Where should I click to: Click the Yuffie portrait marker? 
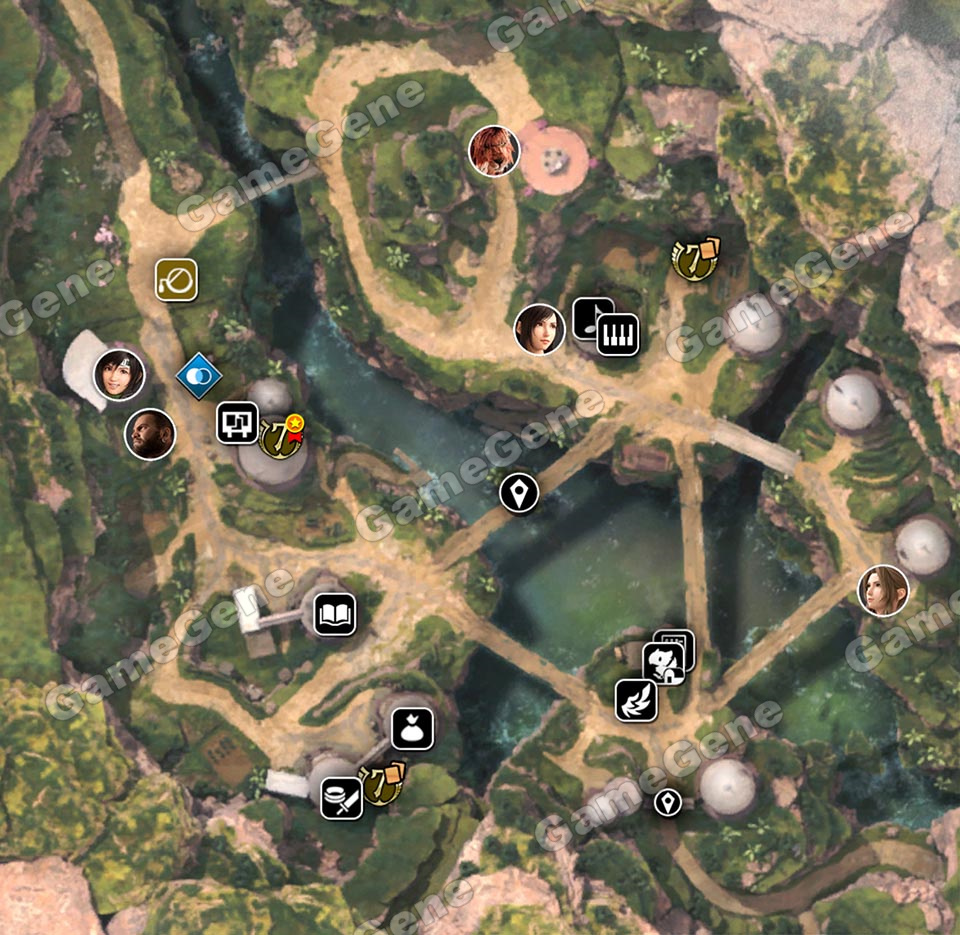click(119, 375)
